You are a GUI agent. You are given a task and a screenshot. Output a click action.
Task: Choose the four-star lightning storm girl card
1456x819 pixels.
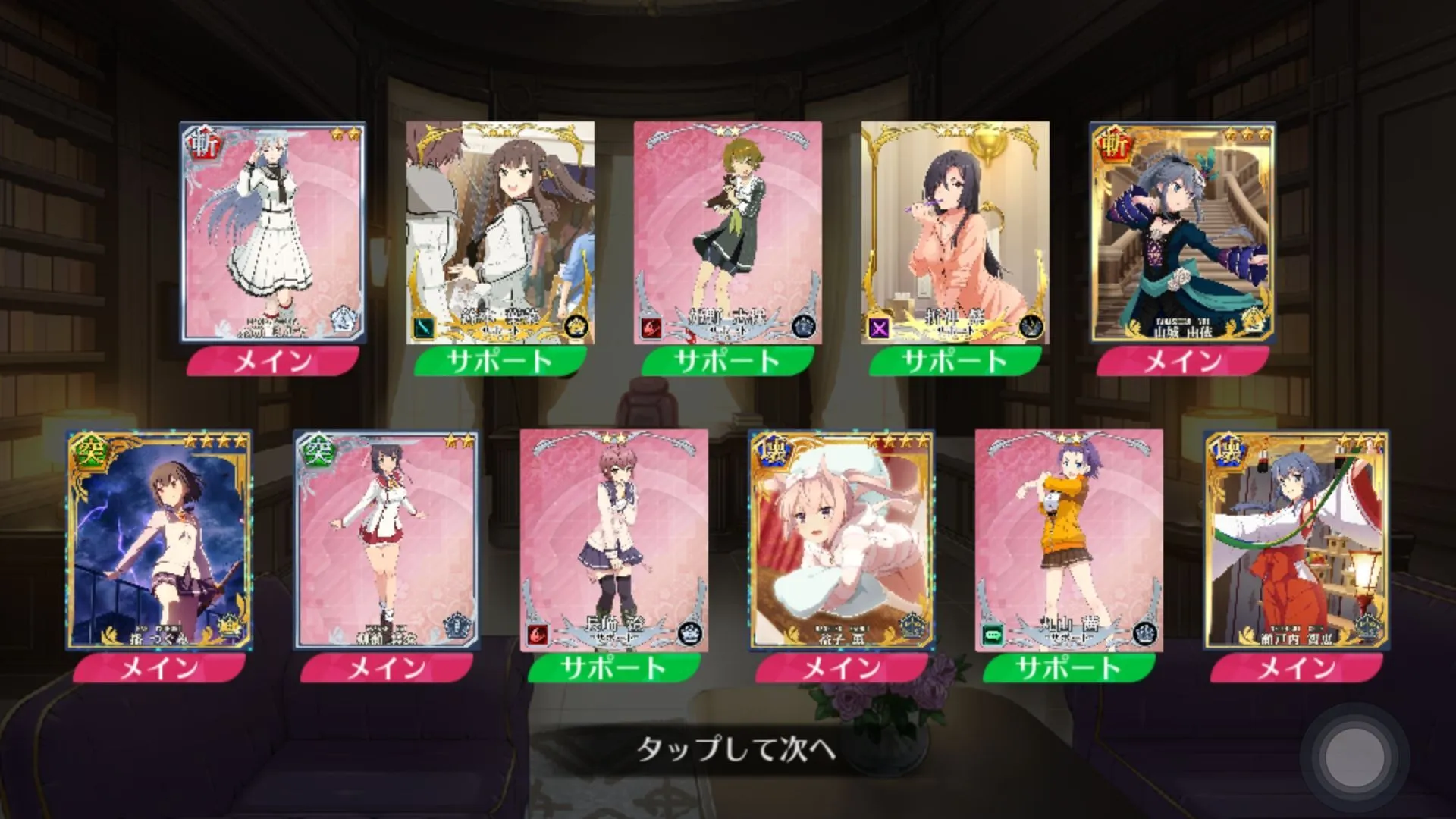click(159, 540)
